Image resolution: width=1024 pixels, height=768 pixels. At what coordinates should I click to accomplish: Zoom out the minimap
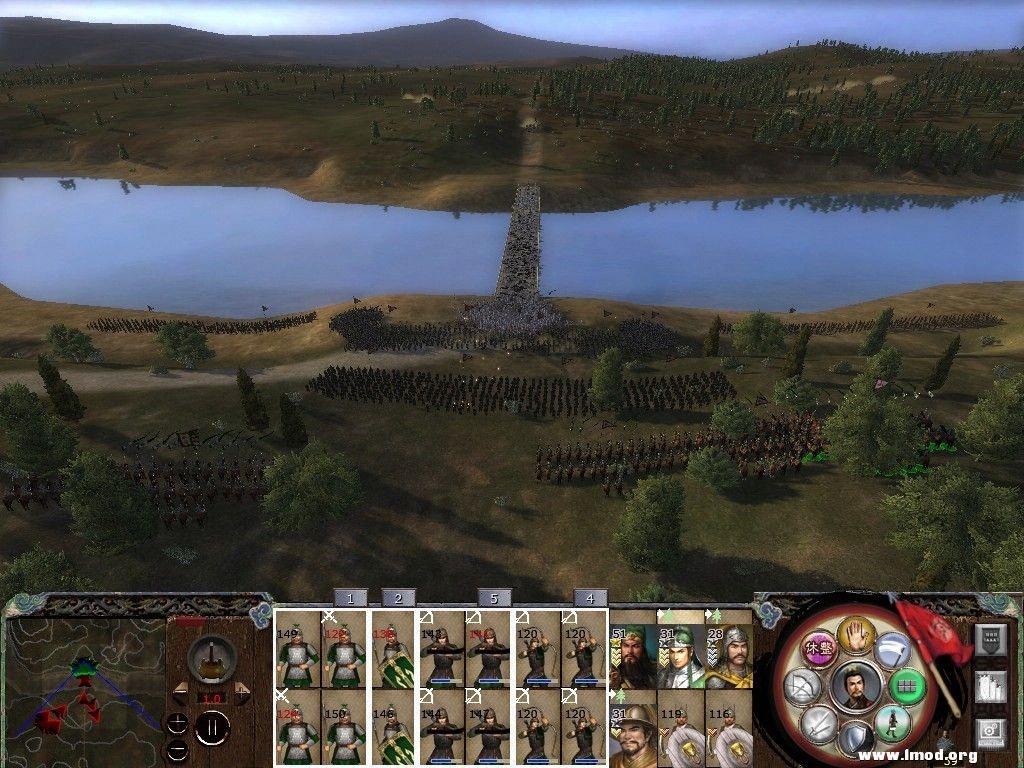177,749
